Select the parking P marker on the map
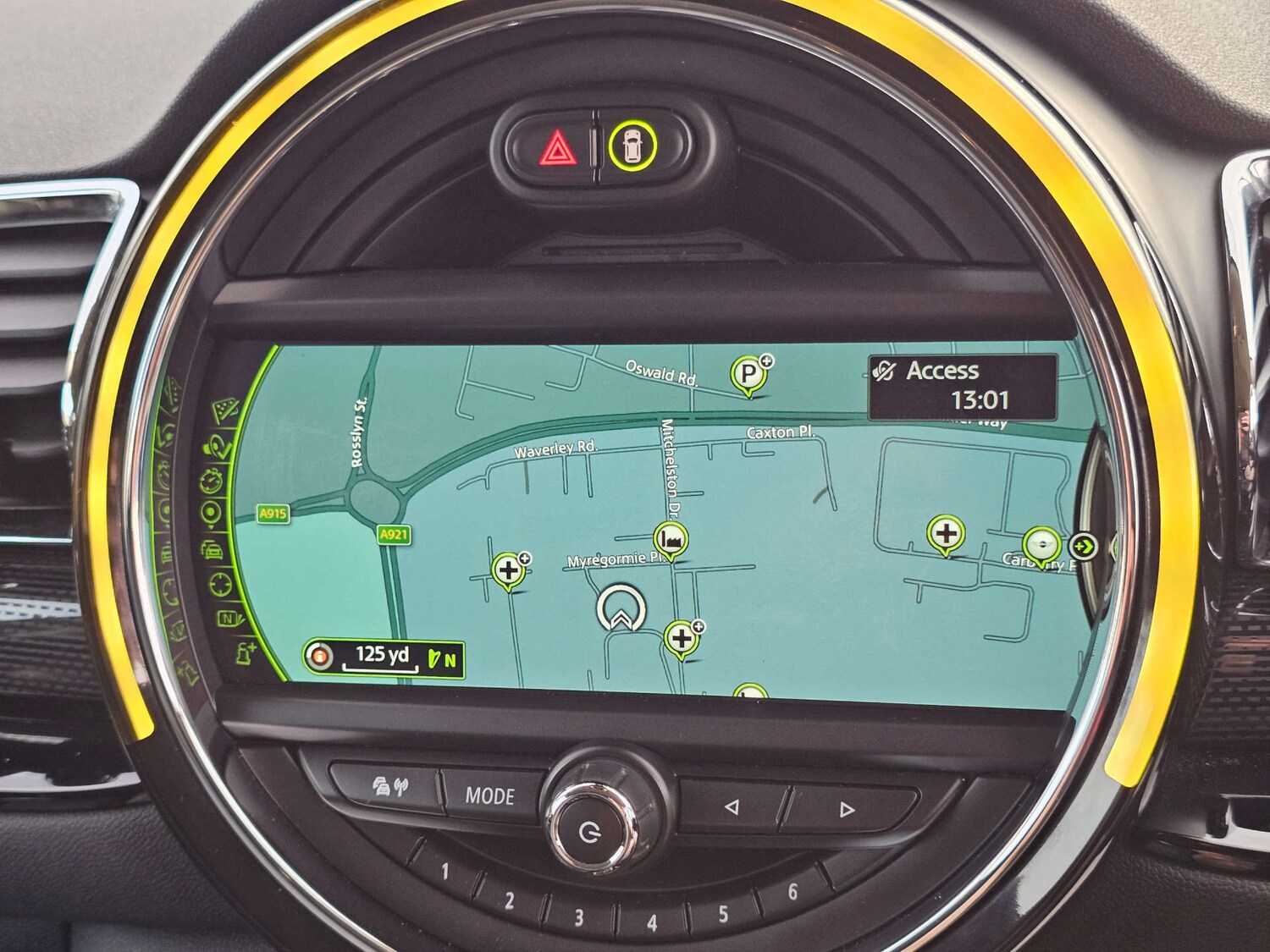 tap(748, 373)
